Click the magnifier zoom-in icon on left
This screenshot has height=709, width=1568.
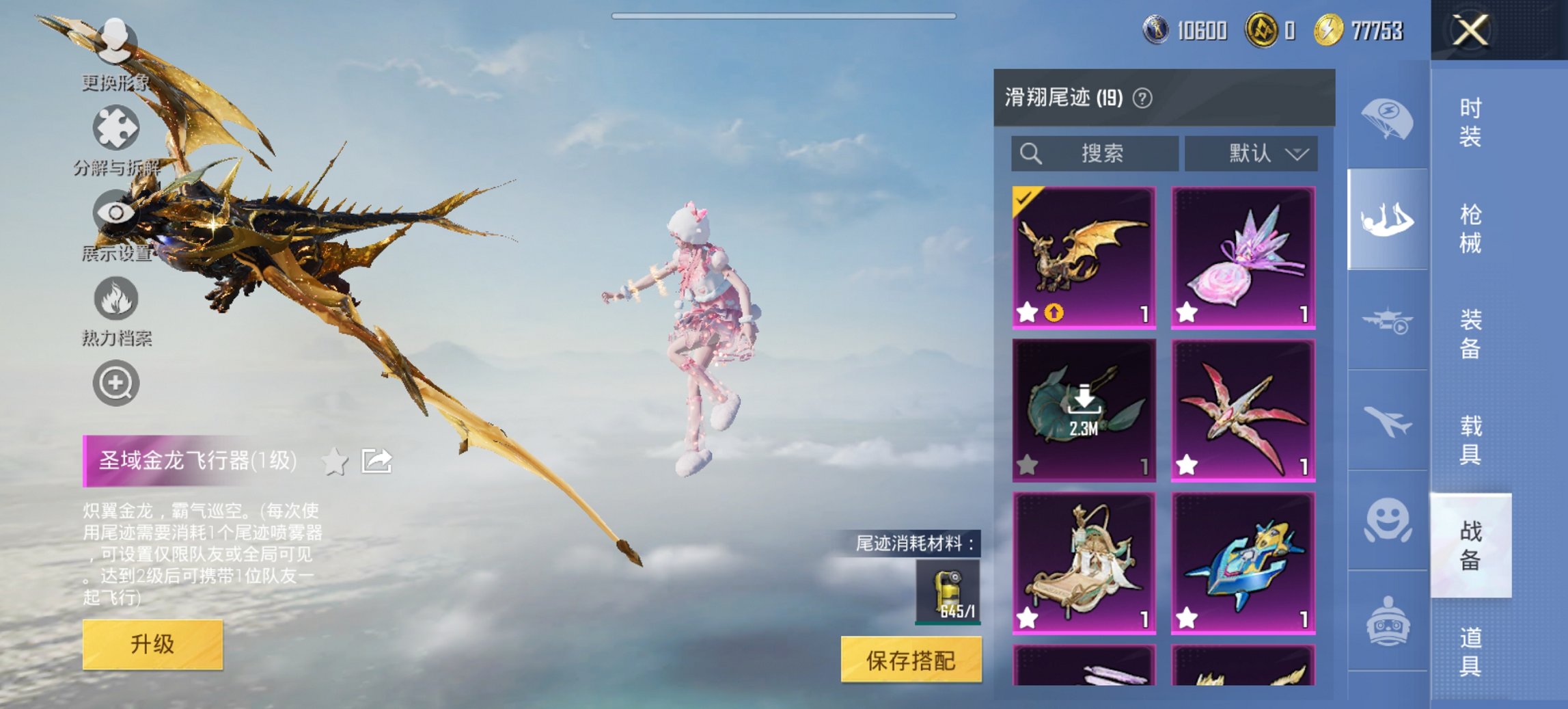click(x=116, y=384)
